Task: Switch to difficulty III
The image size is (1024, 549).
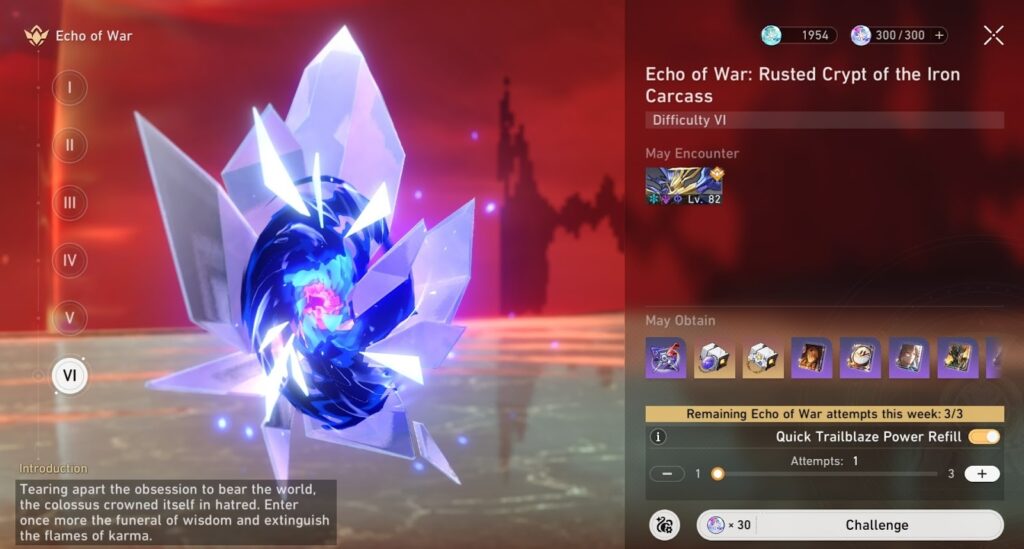Action: coord(69,203)
